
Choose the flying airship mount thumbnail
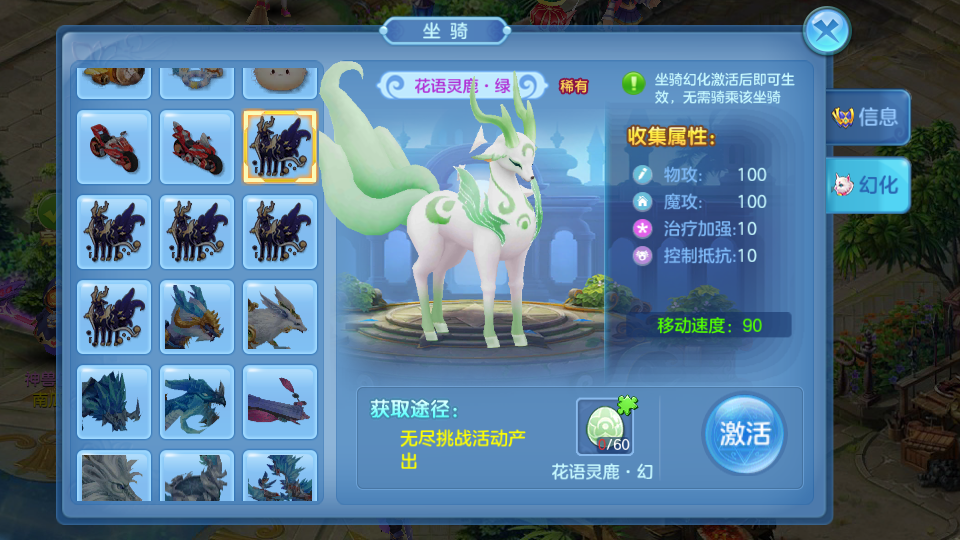[x=280, y=401]
